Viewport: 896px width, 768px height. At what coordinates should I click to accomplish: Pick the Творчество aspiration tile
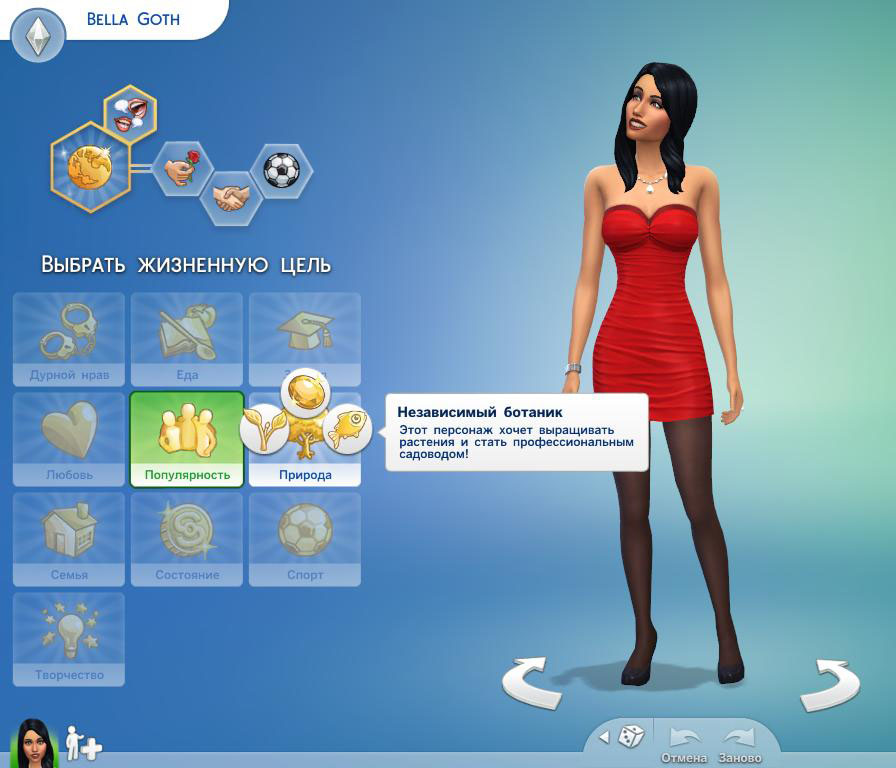69,638
